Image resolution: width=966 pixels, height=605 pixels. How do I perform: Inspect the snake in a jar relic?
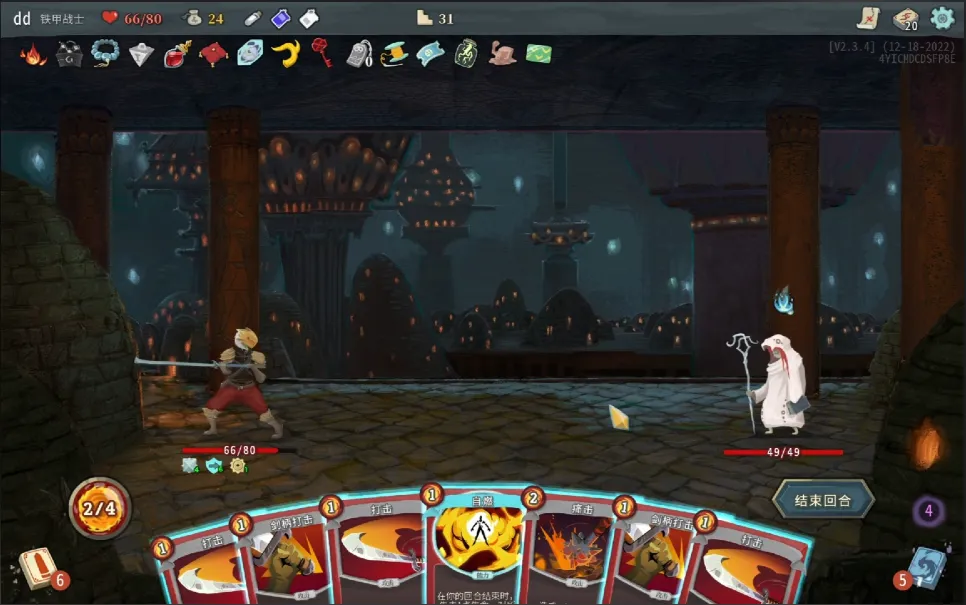coord(466,54)
